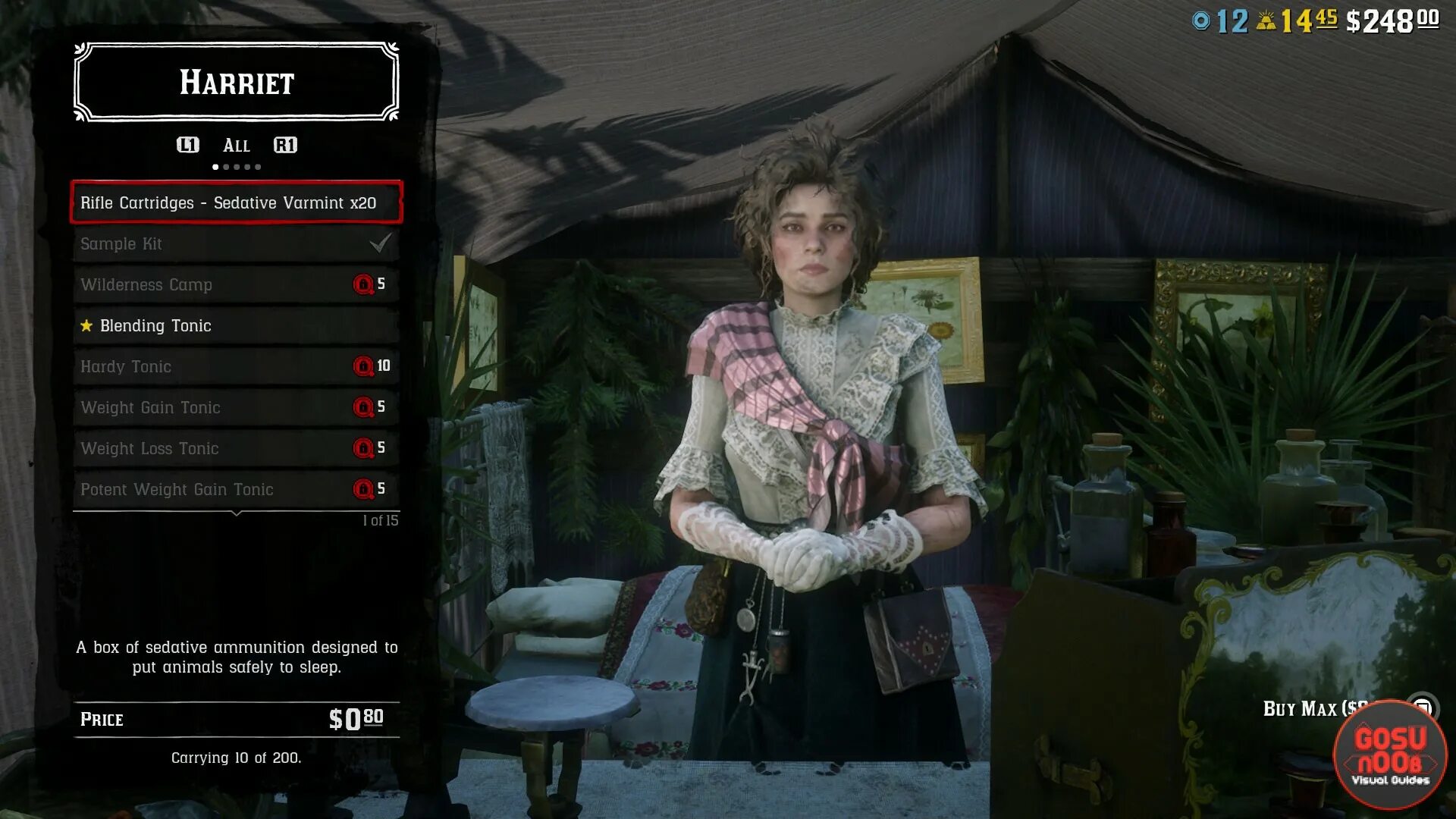Select Rifle Cartridges Sedative Varmint x20
The width and height of the screenshot is (1456, 819).
coord(236,202)
